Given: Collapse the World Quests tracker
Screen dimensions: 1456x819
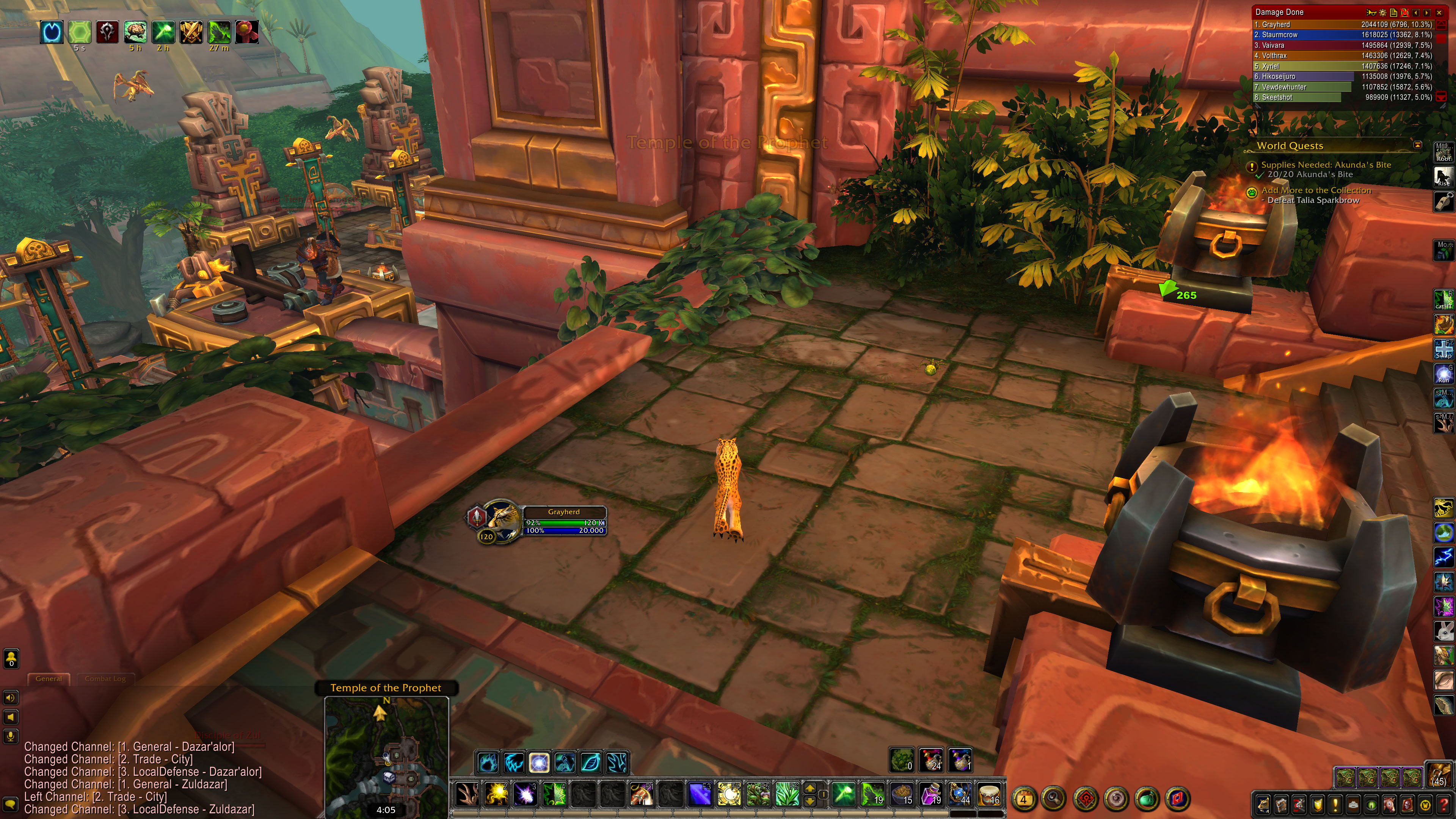Looking at the screenshot, I should 1418,145.
